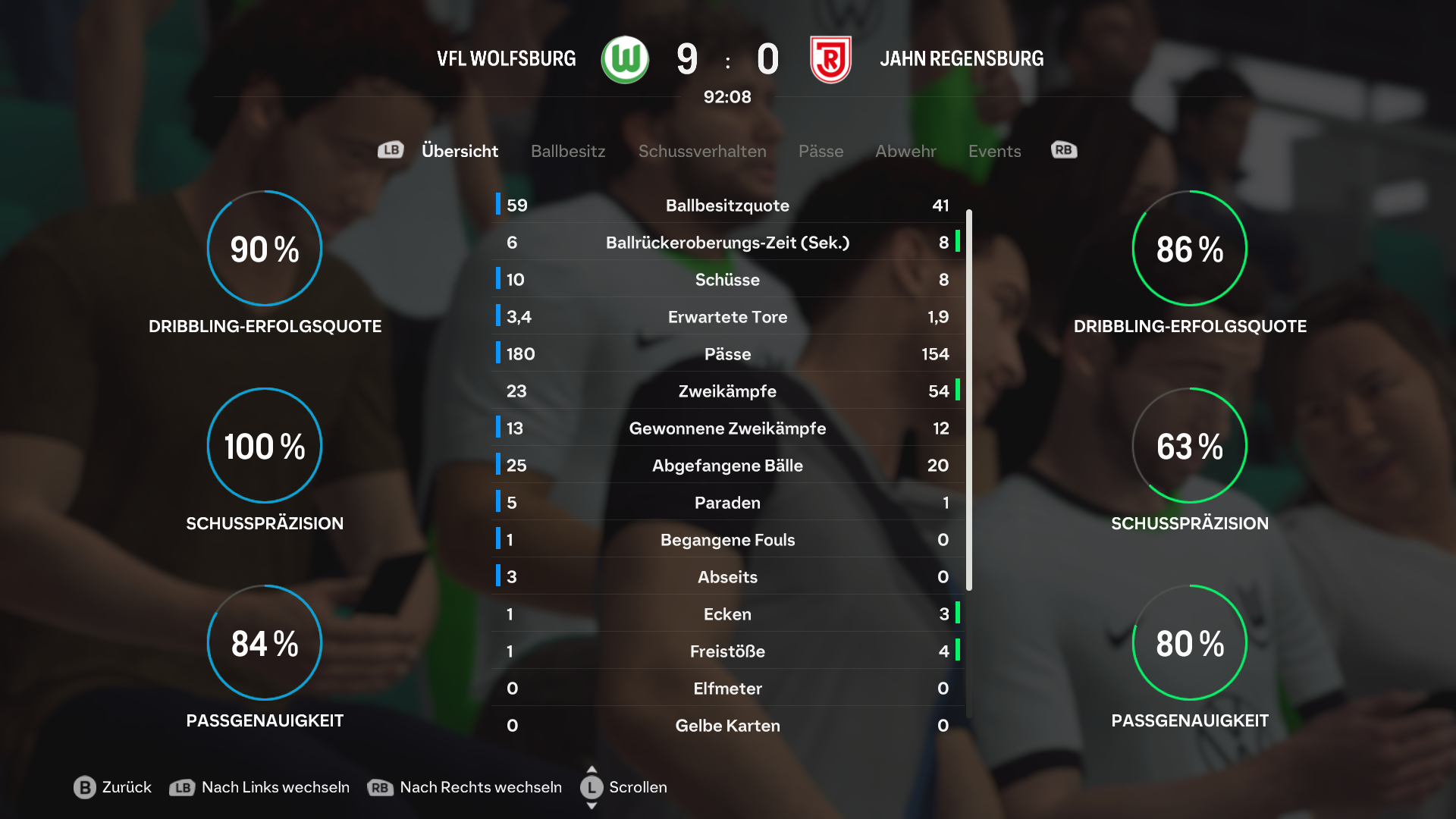Choose Nach Links wechseln
1456x819 pixels.
point(259,787)
